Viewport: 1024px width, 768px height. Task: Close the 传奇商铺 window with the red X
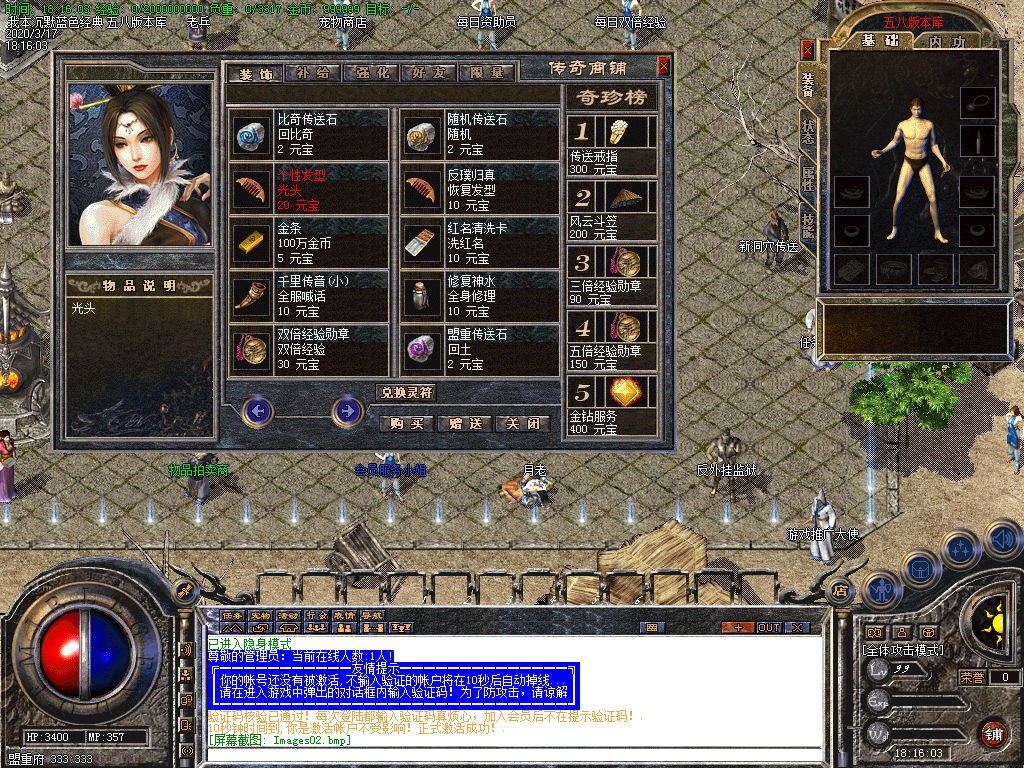[x=663, y=67]
